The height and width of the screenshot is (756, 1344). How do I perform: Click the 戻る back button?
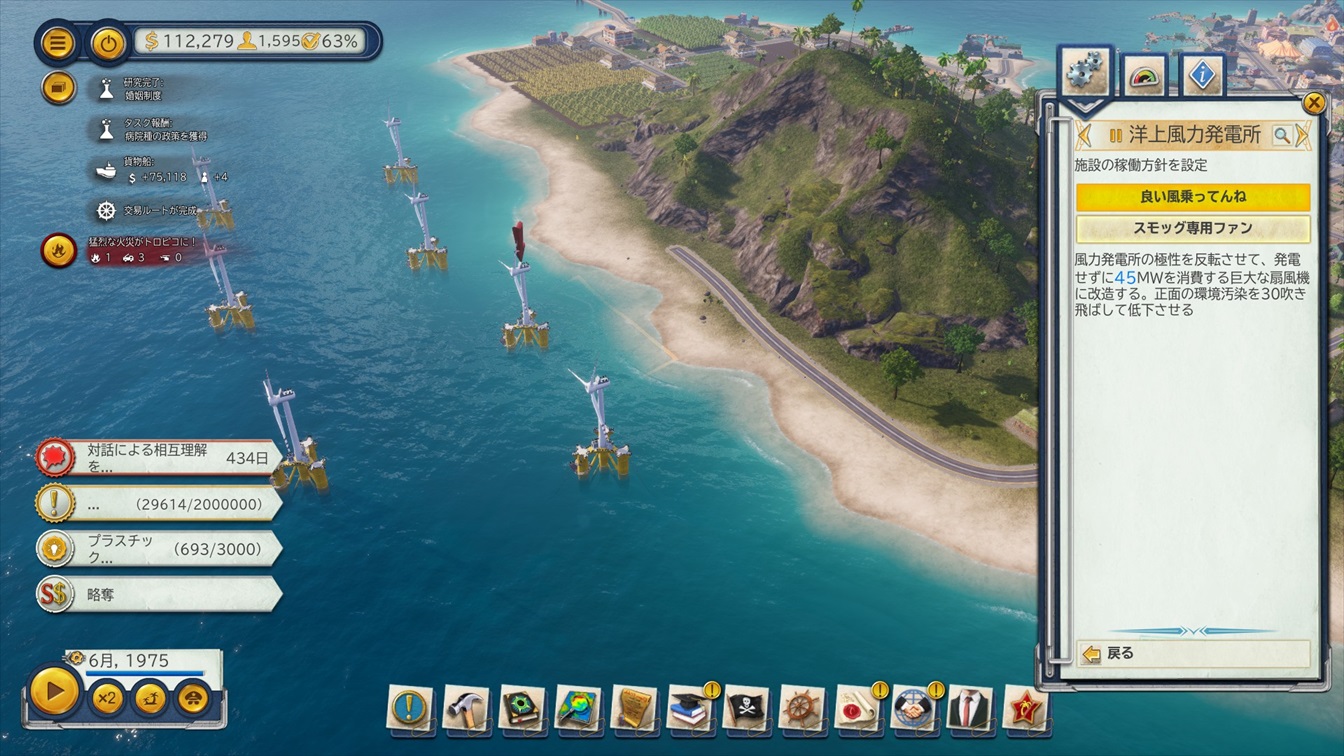1192,654
